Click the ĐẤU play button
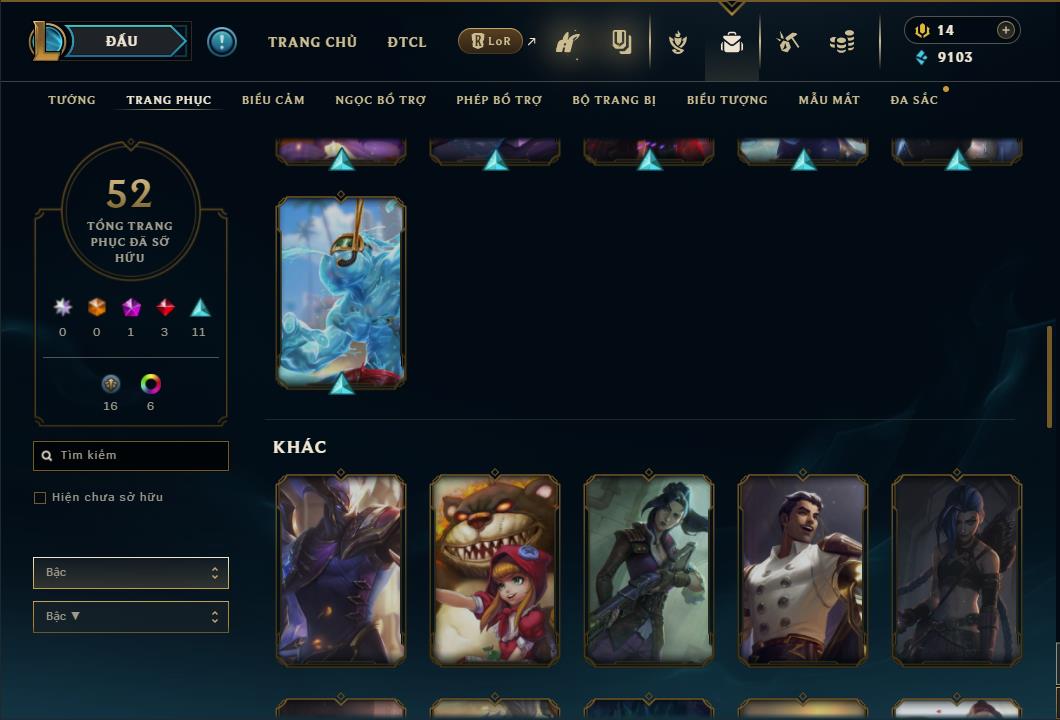The height and width of the screenshot is (720, 1060). click(121, 41)
